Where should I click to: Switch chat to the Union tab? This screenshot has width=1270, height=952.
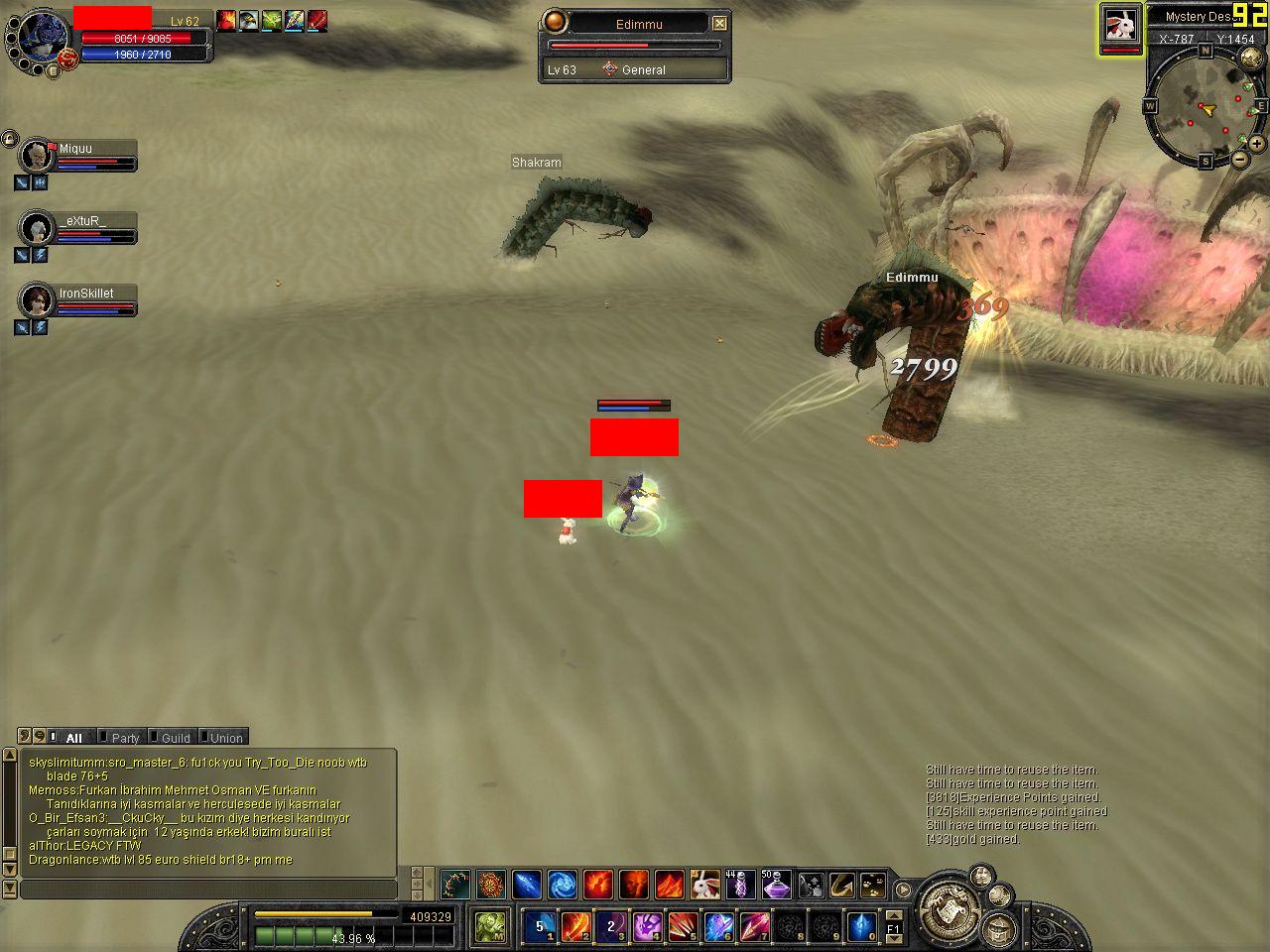click(226, 738)
